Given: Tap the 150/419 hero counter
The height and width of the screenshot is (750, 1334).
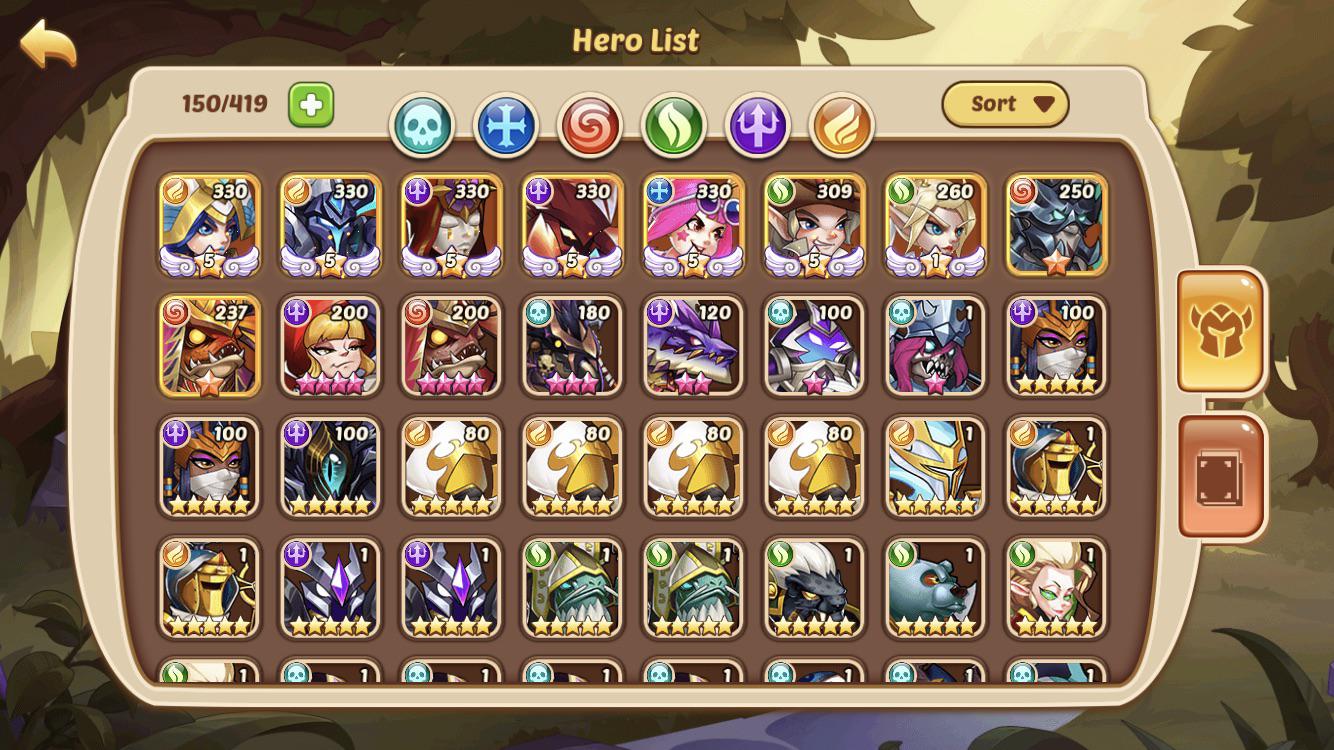Looking at the screenshot, I should [x=222, y=101].
